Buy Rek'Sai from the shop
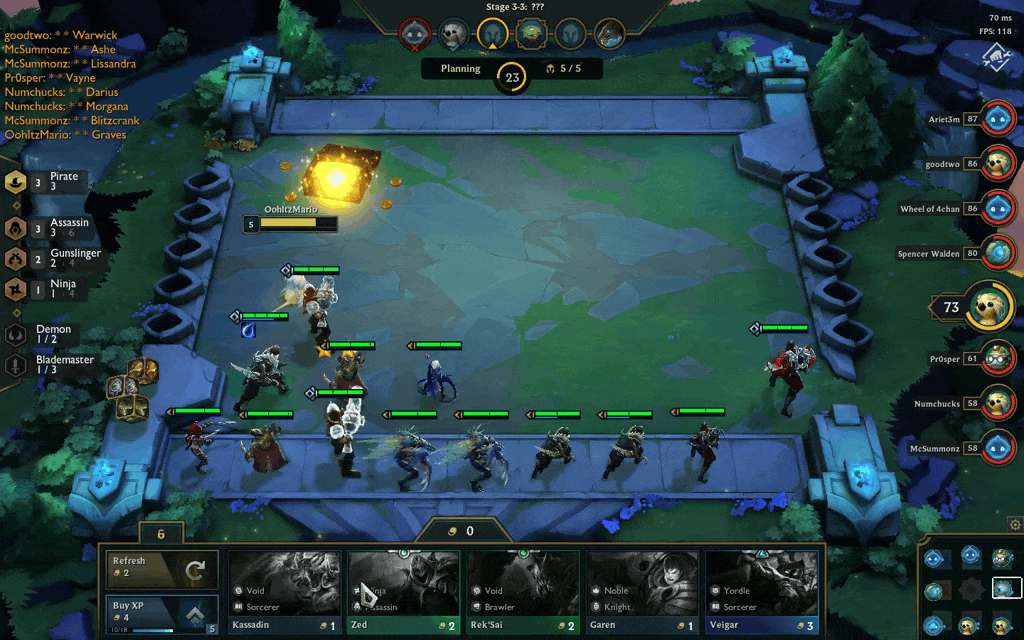 (x=523, y=593)
